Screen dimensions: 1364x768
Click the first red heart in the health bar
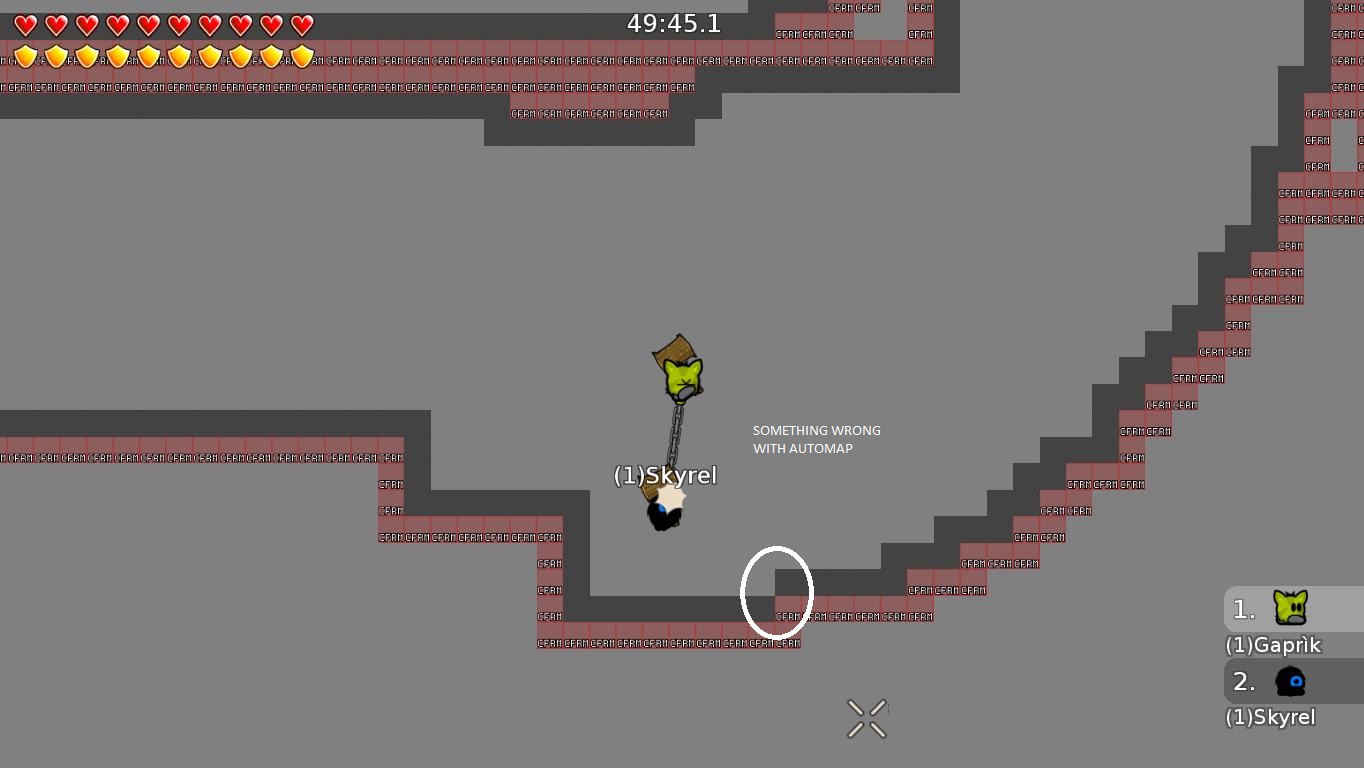(25, 24)
